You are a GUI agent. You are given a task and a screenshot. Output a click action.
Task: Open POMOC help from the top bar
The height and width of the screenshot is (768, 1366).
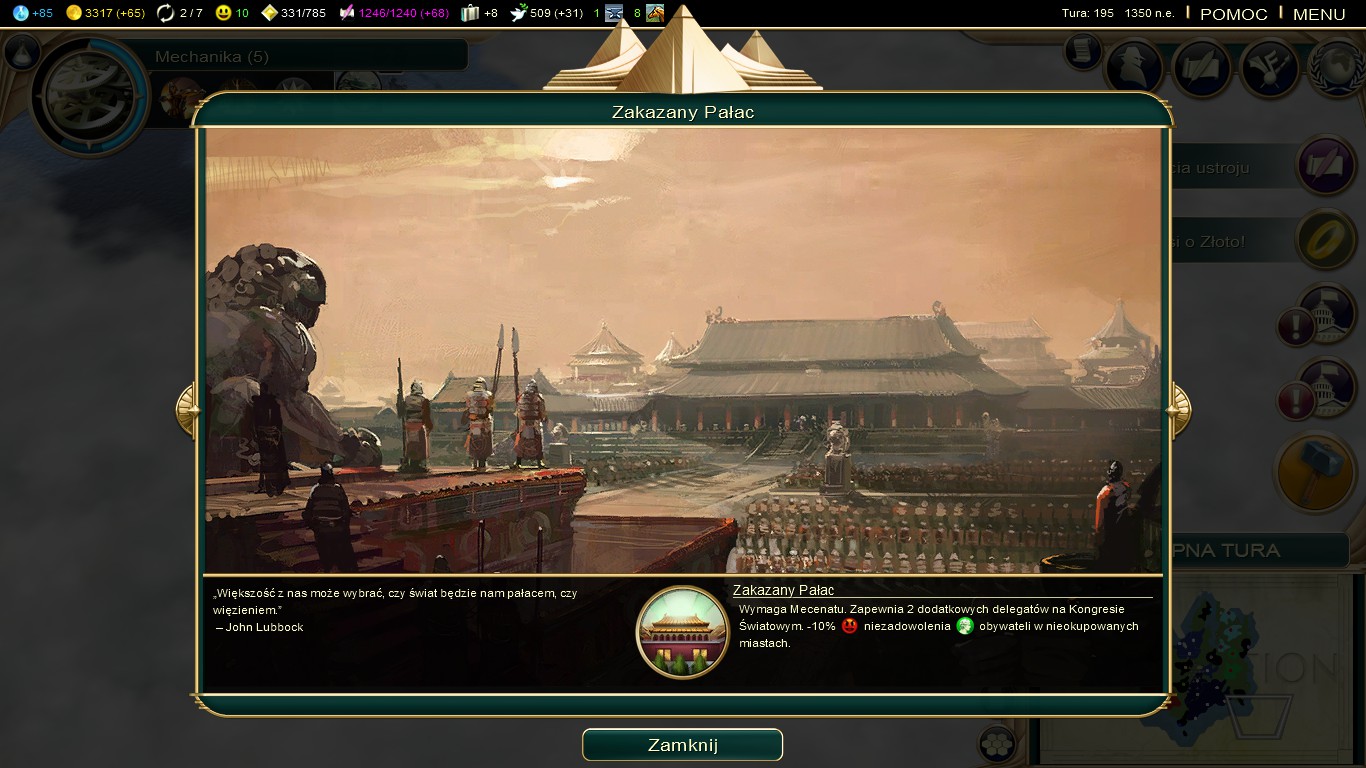click(1233, 14)
